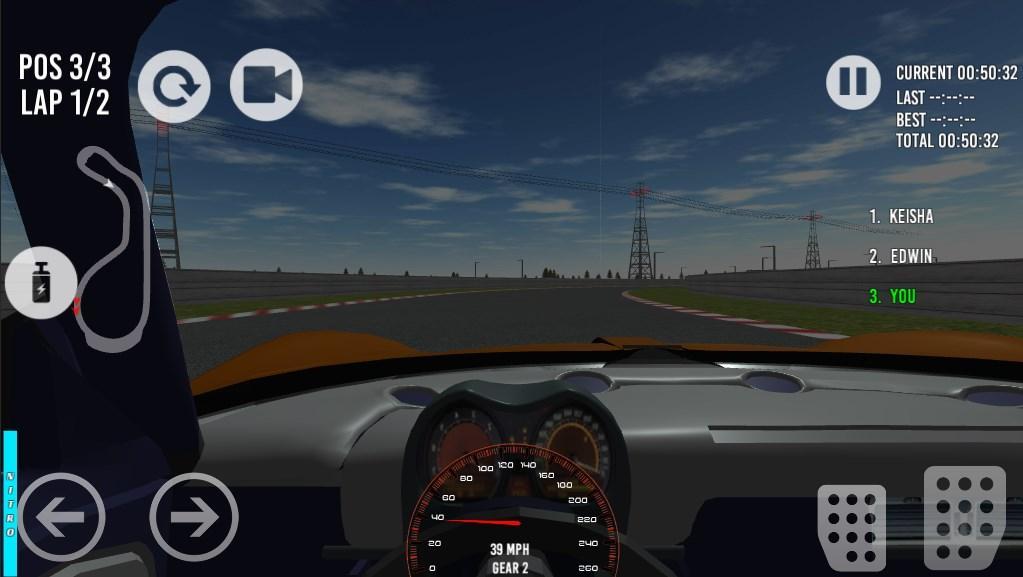Steer right with the right arrow button
1023x577 pixels.
point(194,517)
